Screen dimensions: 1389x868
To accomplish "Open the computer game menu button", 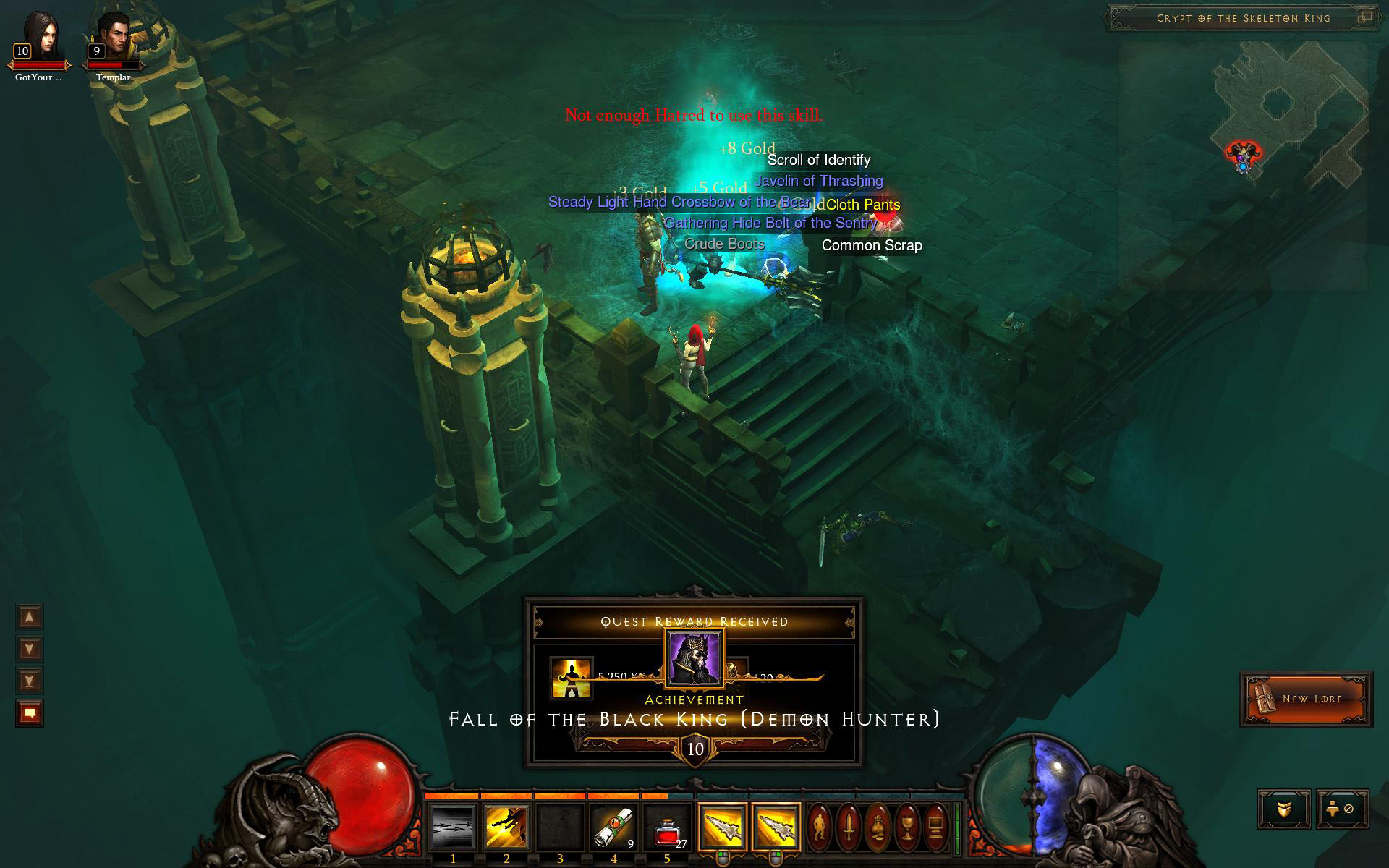I will point(936,825).
